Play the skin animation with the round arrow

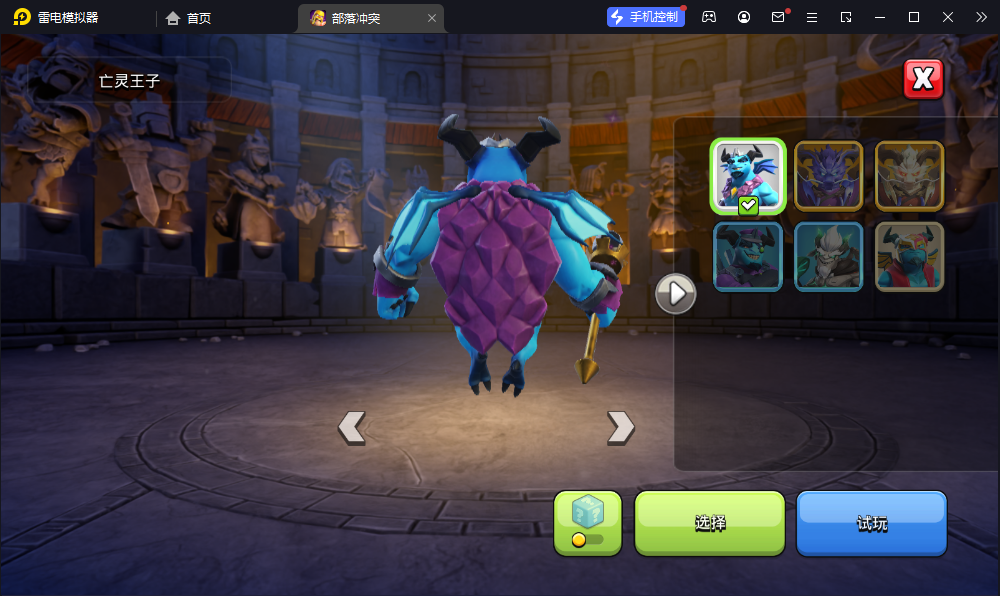click(x=676, y=294)
